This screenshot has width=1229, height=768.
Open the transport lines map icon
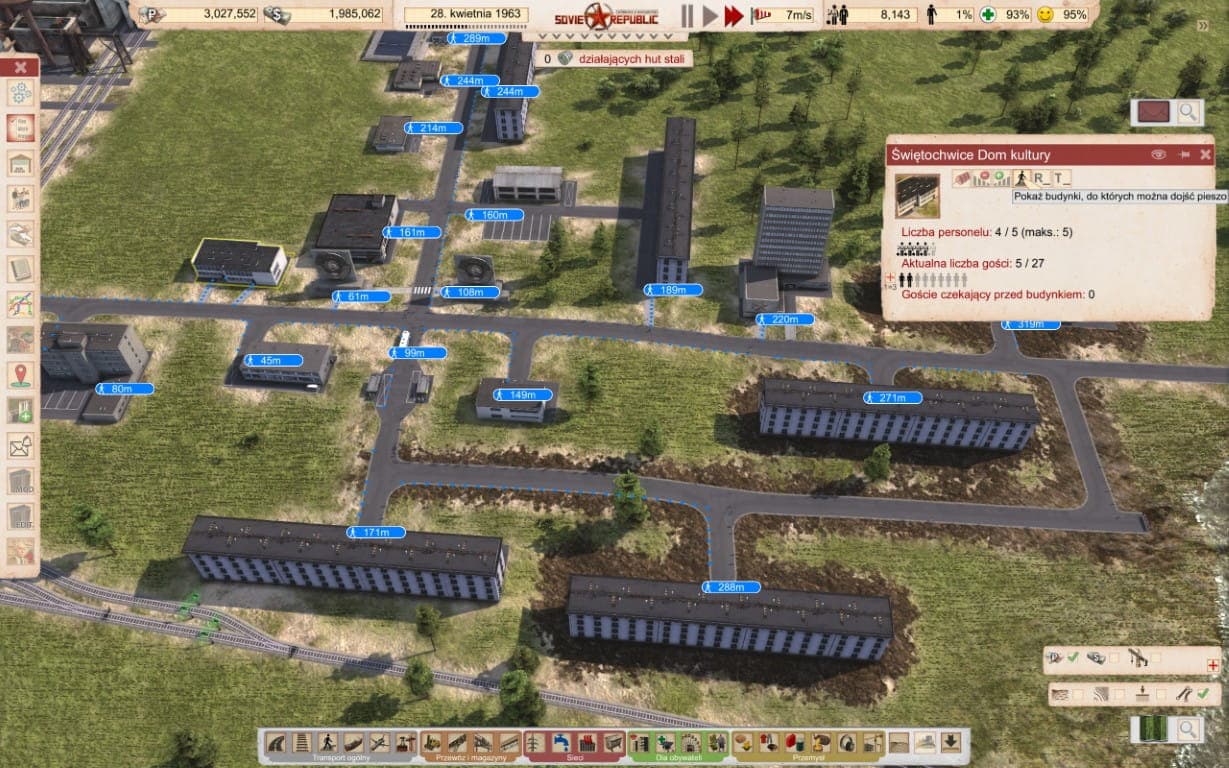point(20,304)
